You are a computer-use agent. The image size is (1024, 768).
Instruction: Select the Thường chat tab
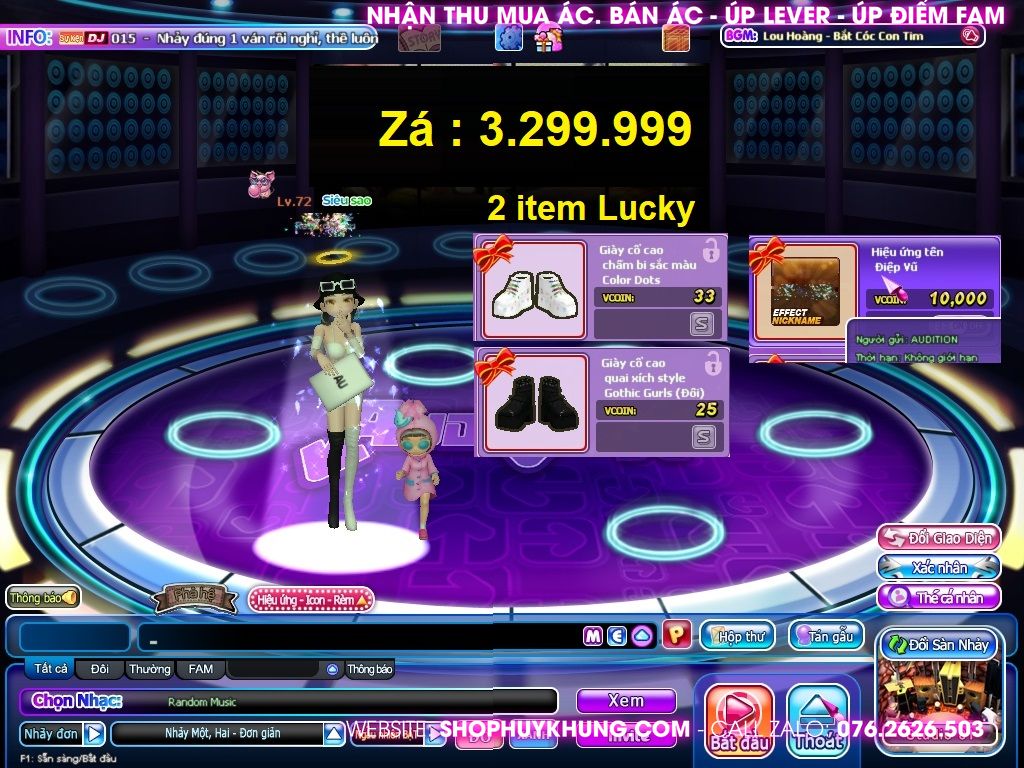(149, 669)
